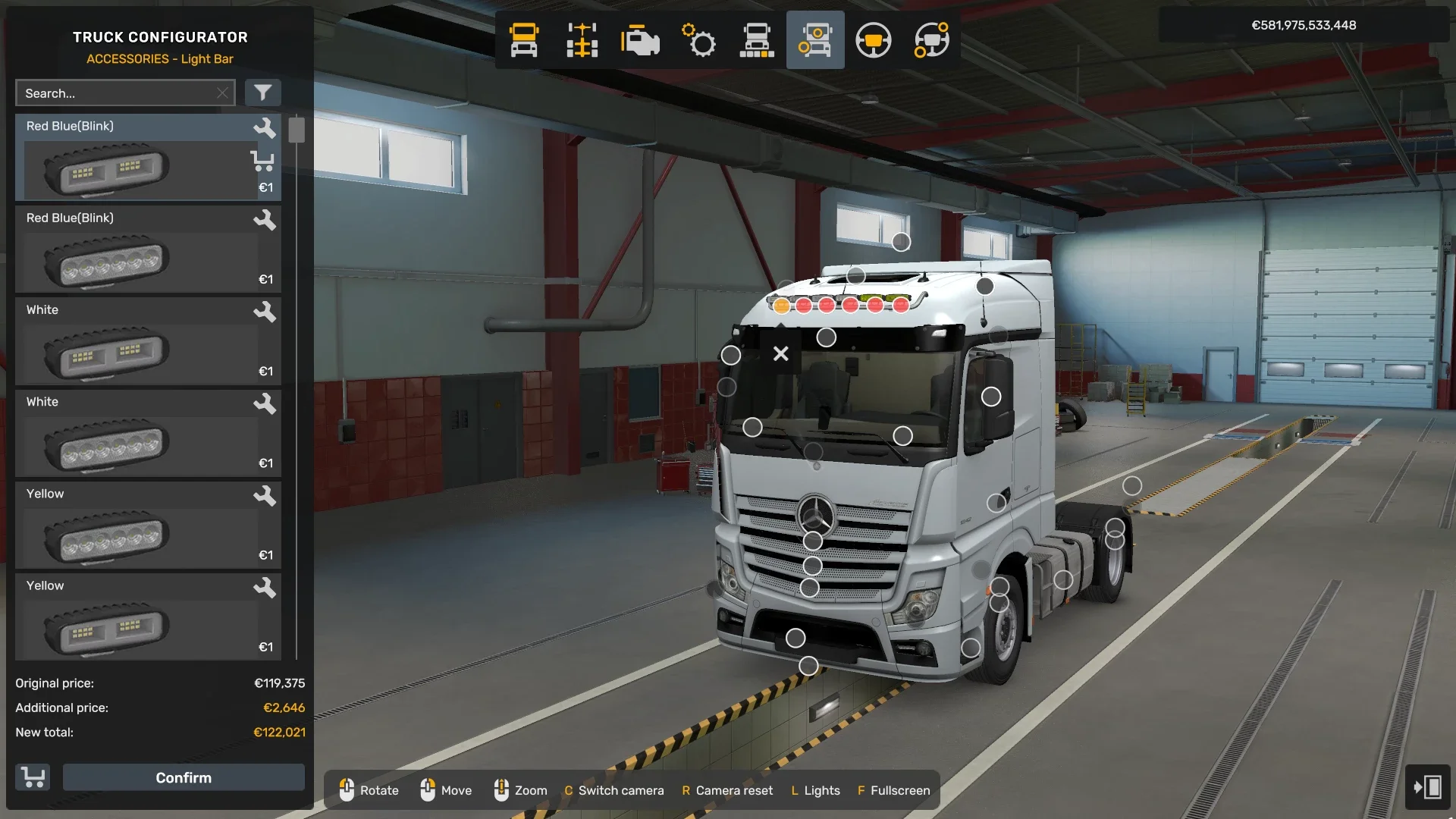1456x819 pixels.
Task: Click the accessory list scrollbar
Action: pos(297,130)
